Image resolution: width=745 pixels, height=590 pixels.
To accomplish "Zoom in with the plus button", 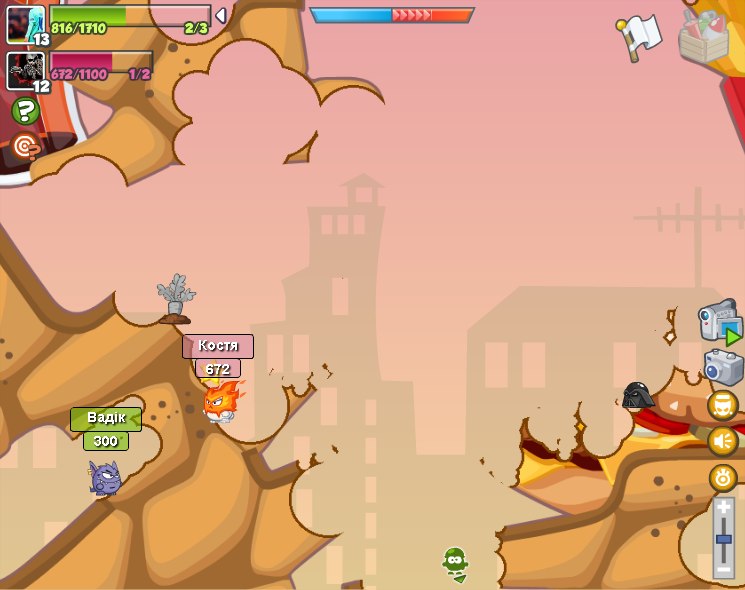I will (x=723, y=508).
